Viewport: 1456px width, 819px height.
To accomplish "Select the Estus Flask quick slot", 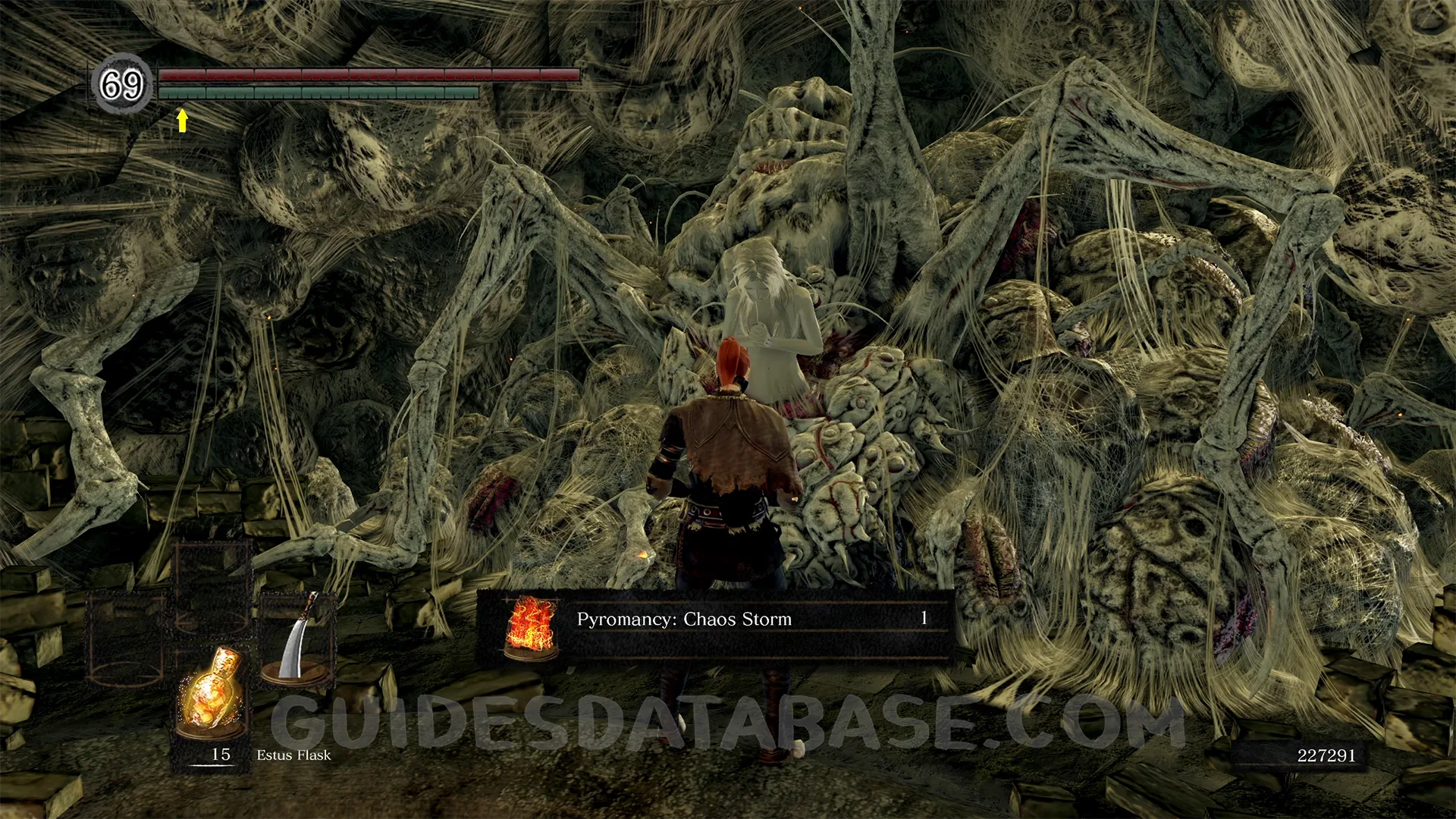I will (x=211, y=694).
